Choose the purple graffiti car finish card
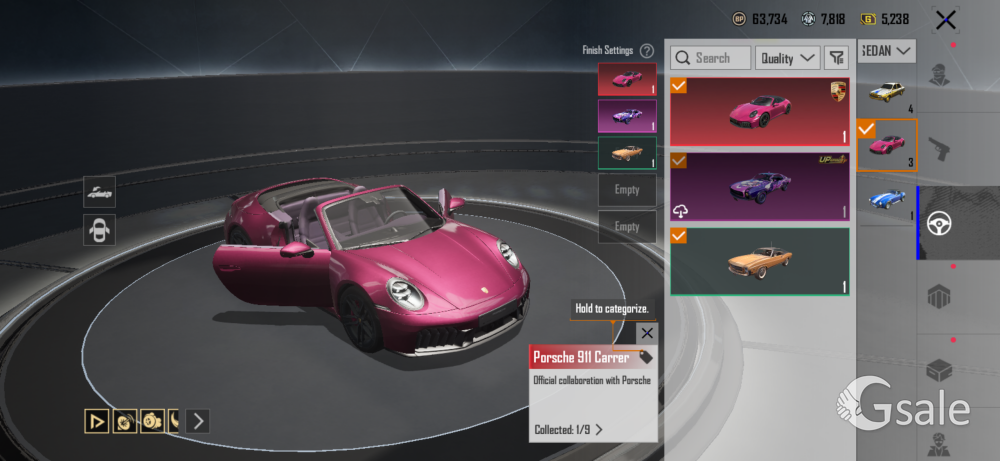1000x461 pixels. click(x=760, y=186)
